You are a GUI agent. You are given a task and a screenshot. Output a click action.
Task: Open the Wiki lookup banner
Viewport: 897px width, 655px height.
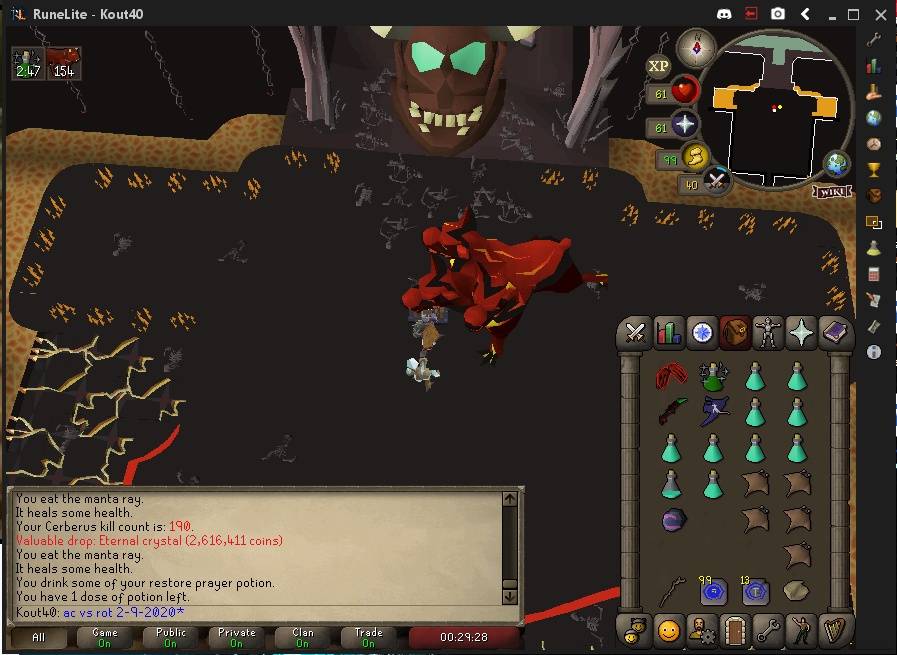coord(831,190)
